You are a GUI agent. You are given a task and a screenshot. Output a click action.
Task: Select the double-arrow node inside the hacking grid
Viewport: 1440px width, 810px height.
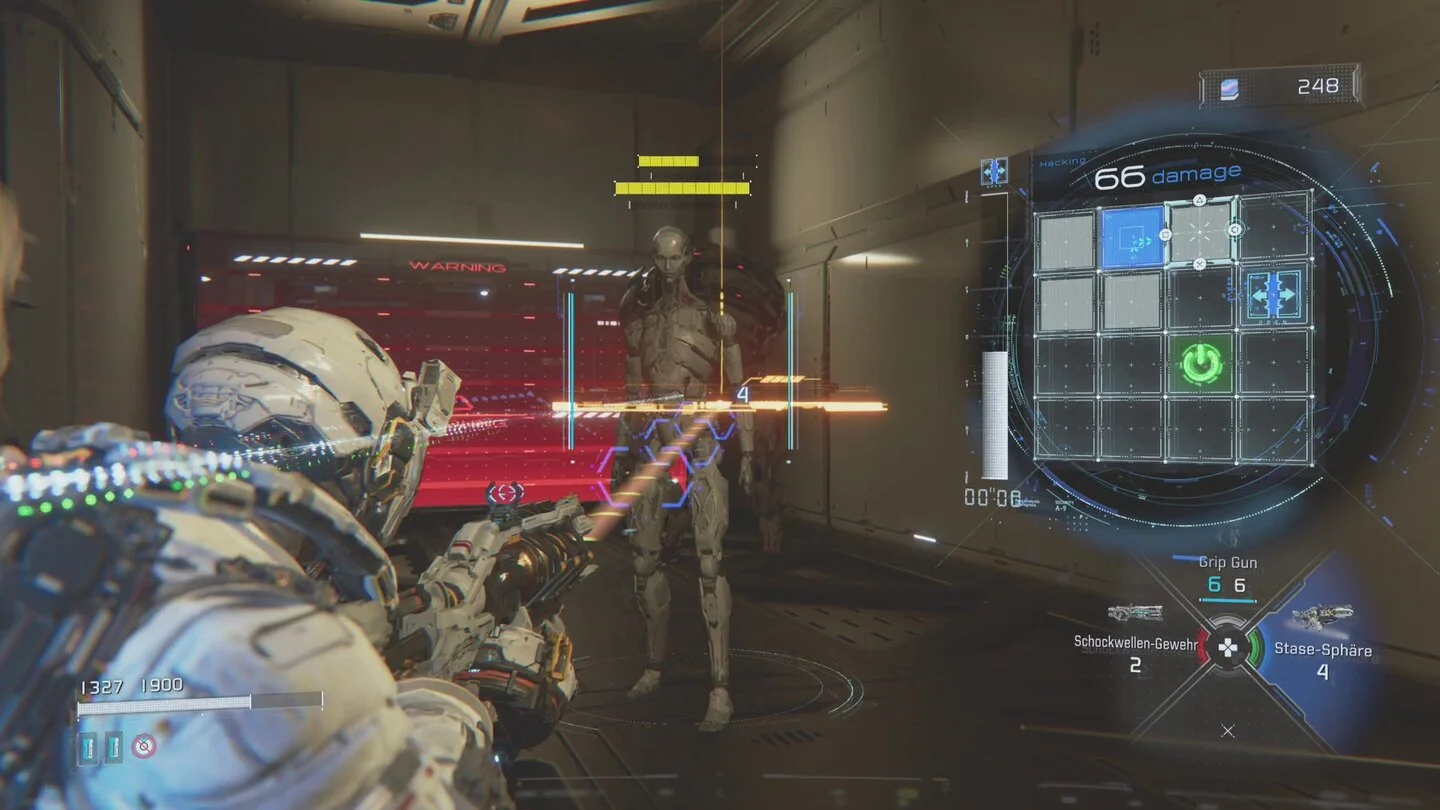[1273, 294]
